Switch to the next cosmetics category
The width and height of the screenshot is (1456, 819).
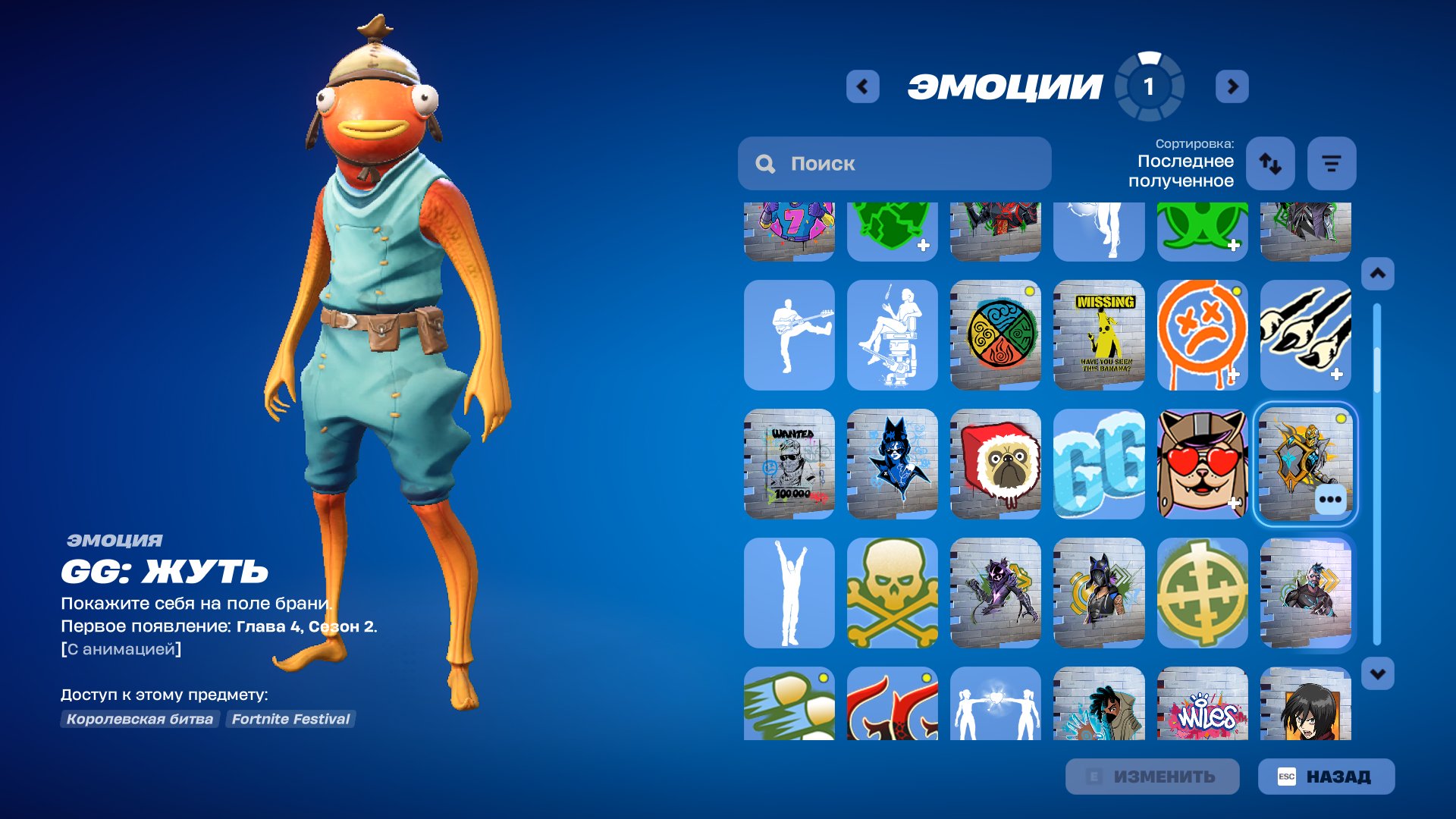(x=1234, y=86)
